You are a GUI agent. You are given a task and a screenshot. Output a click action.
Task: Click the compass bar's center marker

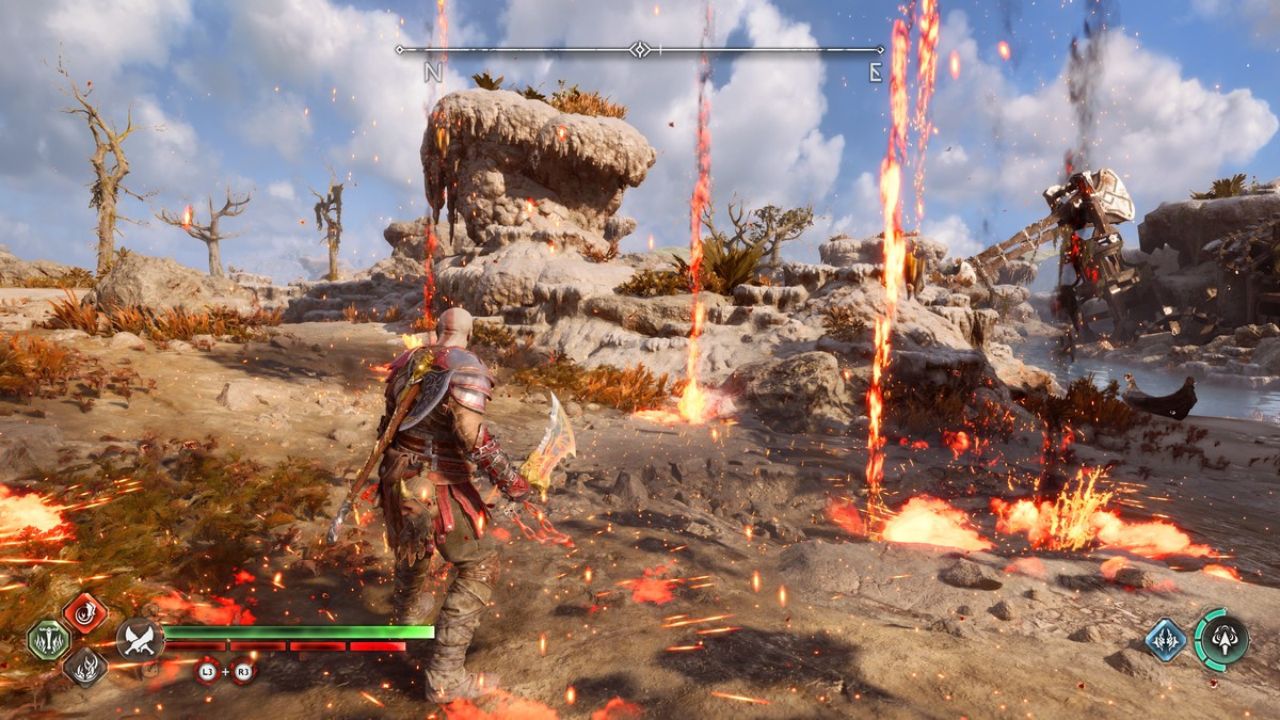[x=640, y=49]
